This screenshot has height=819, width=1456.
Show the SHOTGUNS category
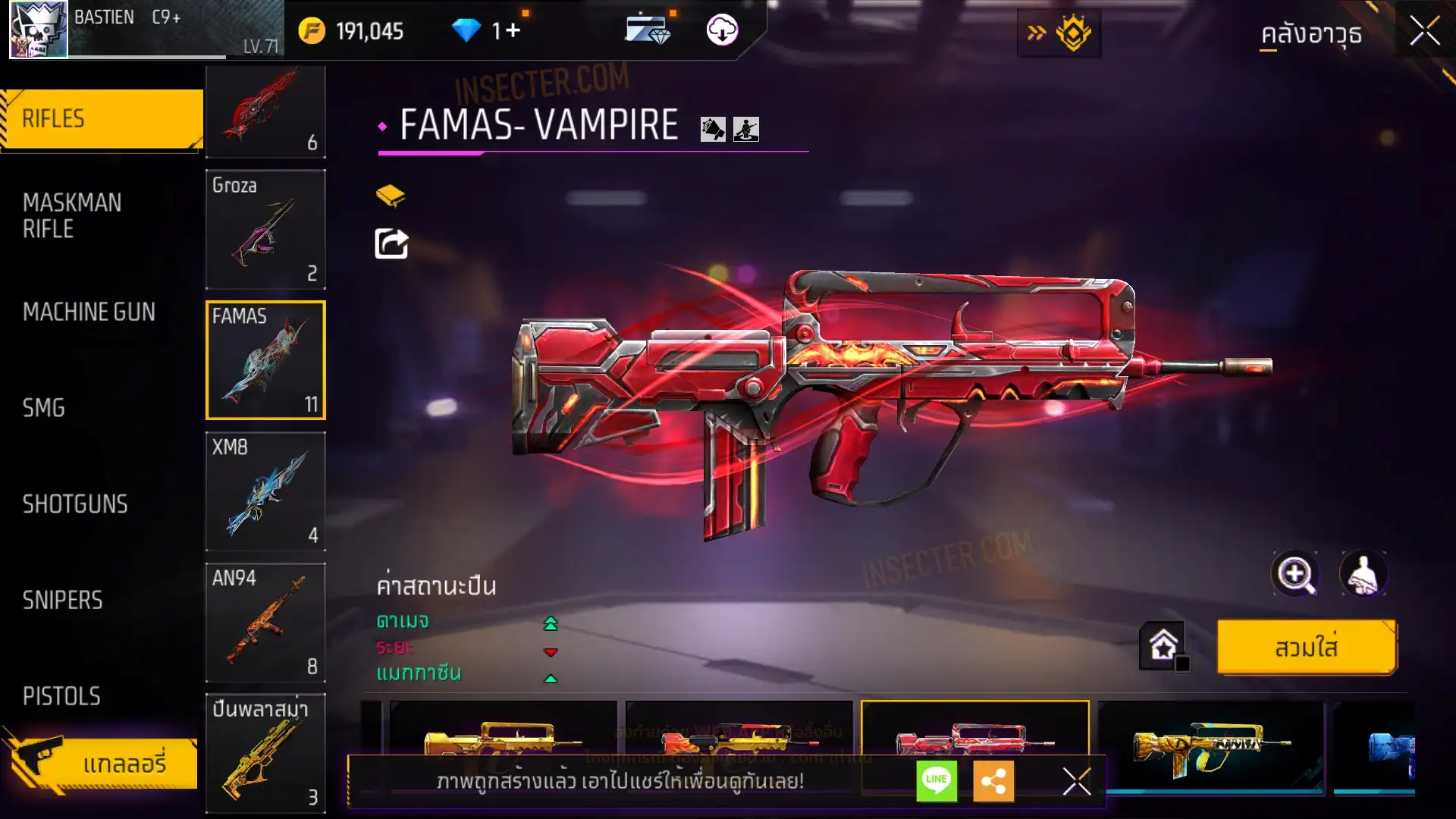click(75, 504)
